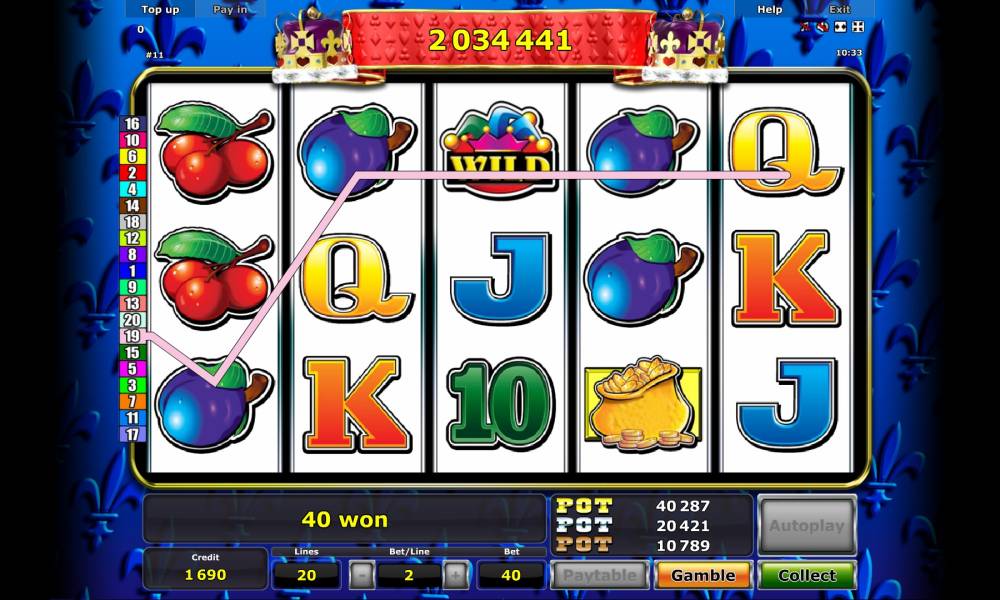Select payline number 19 marker
The height and width of the screenshot is (600, 1000).
point(132,337)
